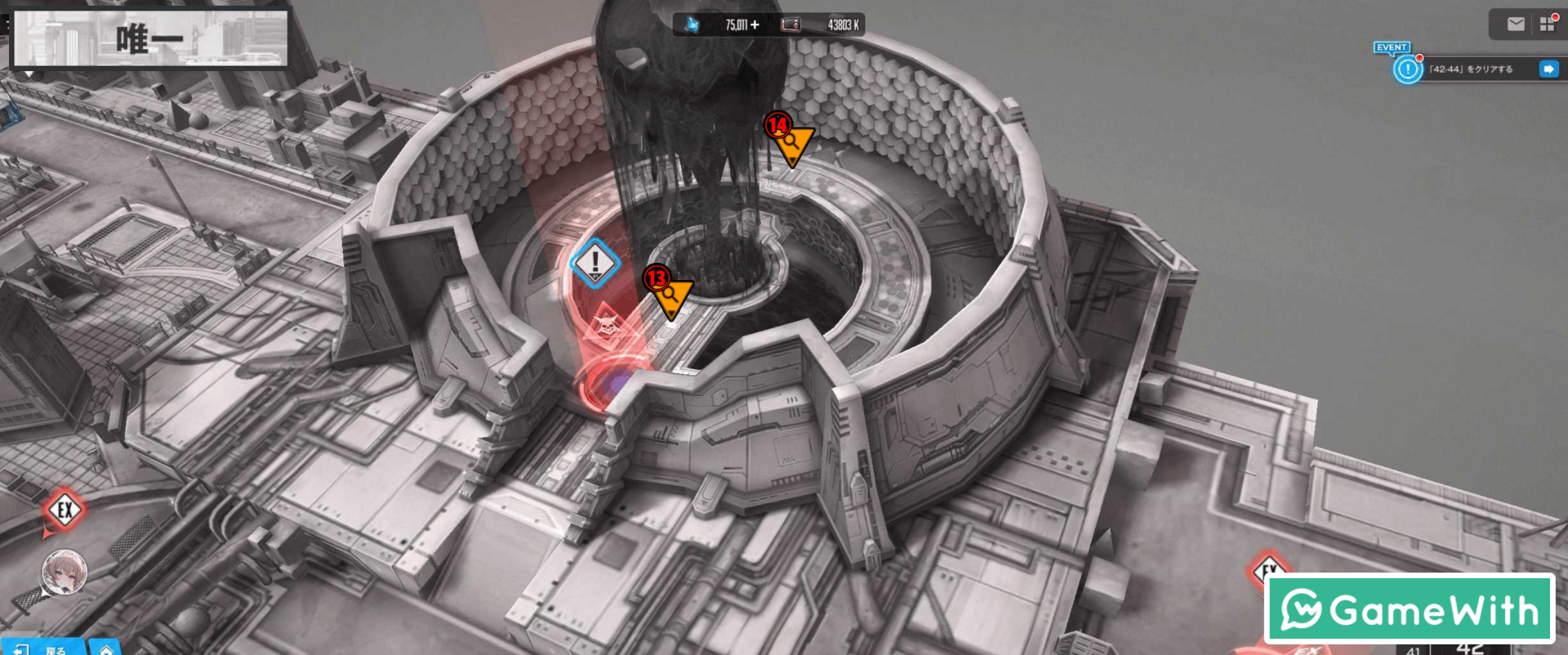
Task: Select the blue diamond exclamation stage marker
Action: 595,263
